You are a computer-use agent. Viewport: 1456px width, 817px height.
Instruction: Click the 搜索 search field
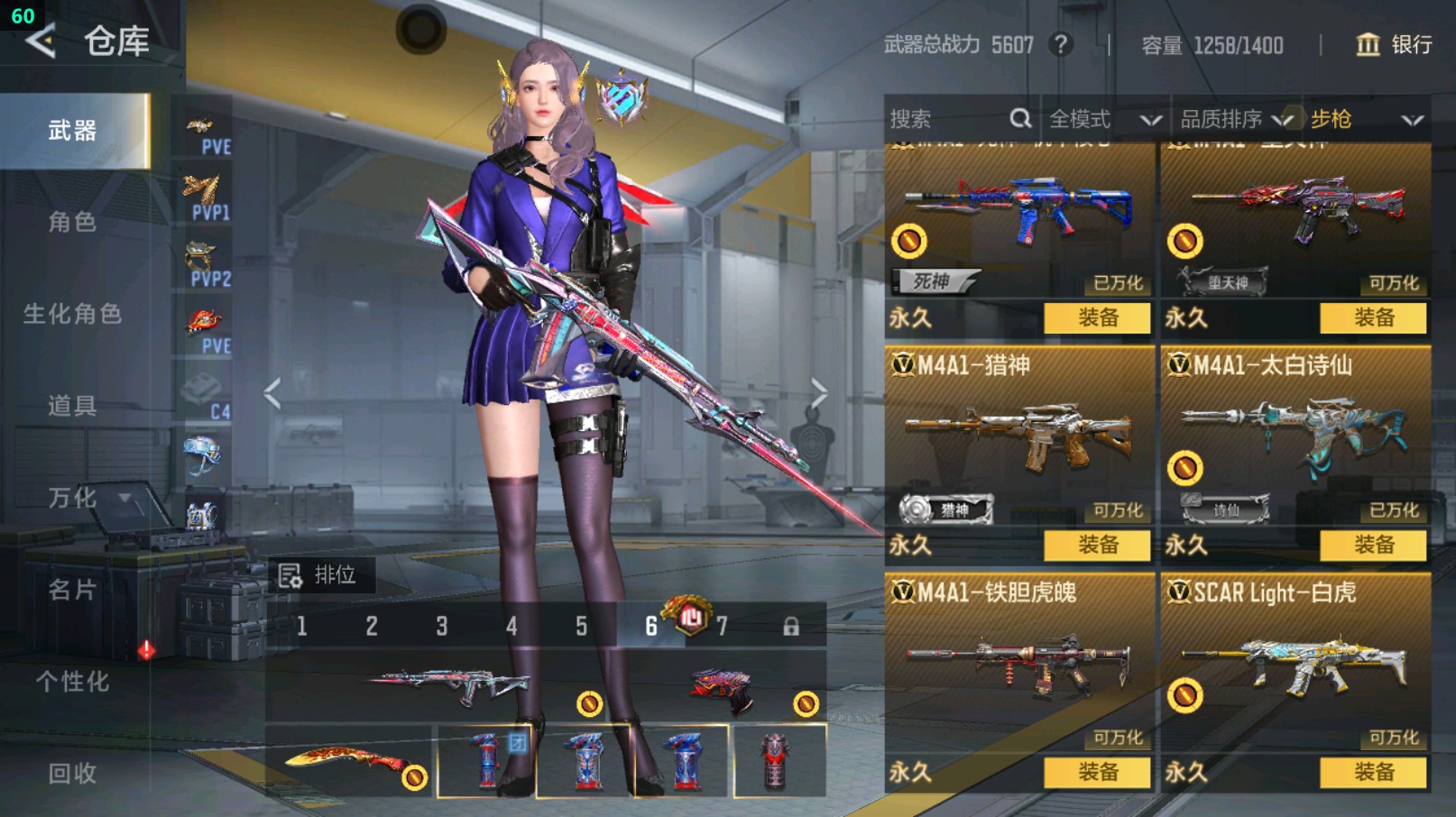click(947, 119)
